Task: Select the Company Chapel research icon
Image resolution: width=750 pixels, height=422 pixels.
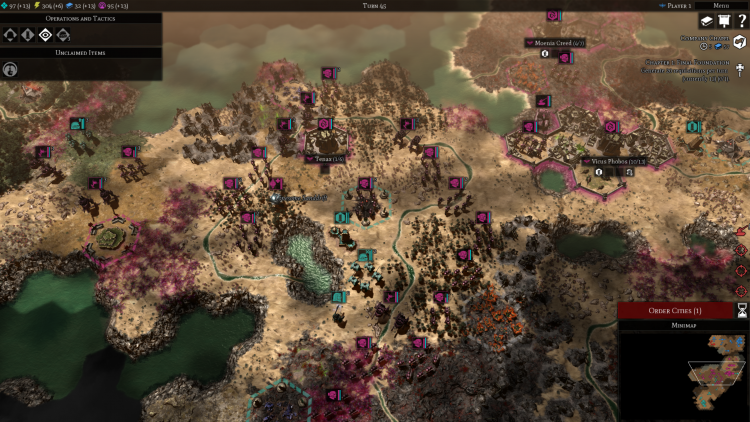Action: pyautogui.click(x=740, y=42)
